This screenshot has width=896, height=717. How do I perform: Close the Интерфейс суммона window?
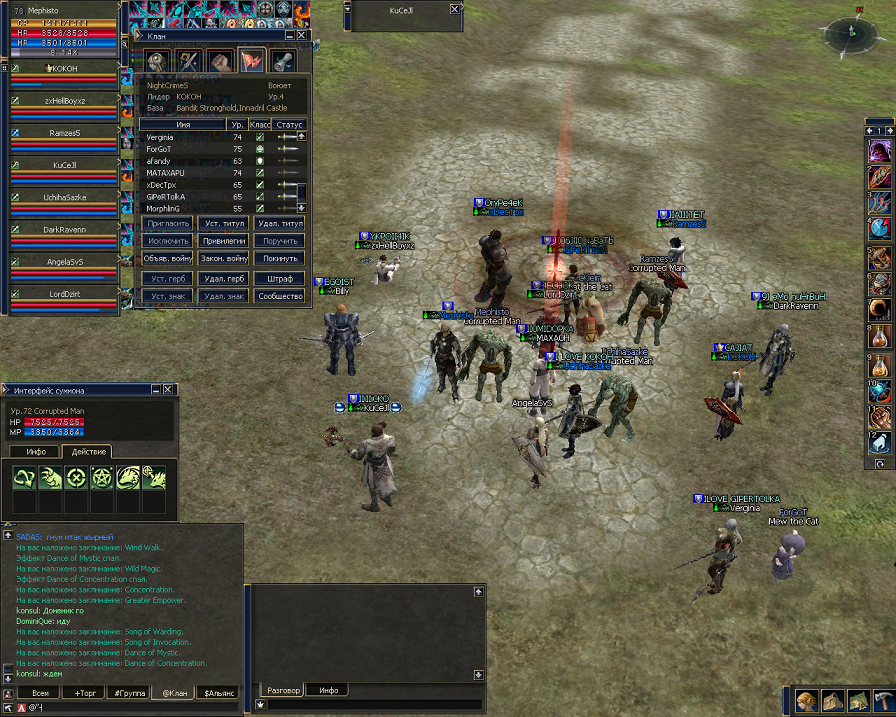coord(168,389)
